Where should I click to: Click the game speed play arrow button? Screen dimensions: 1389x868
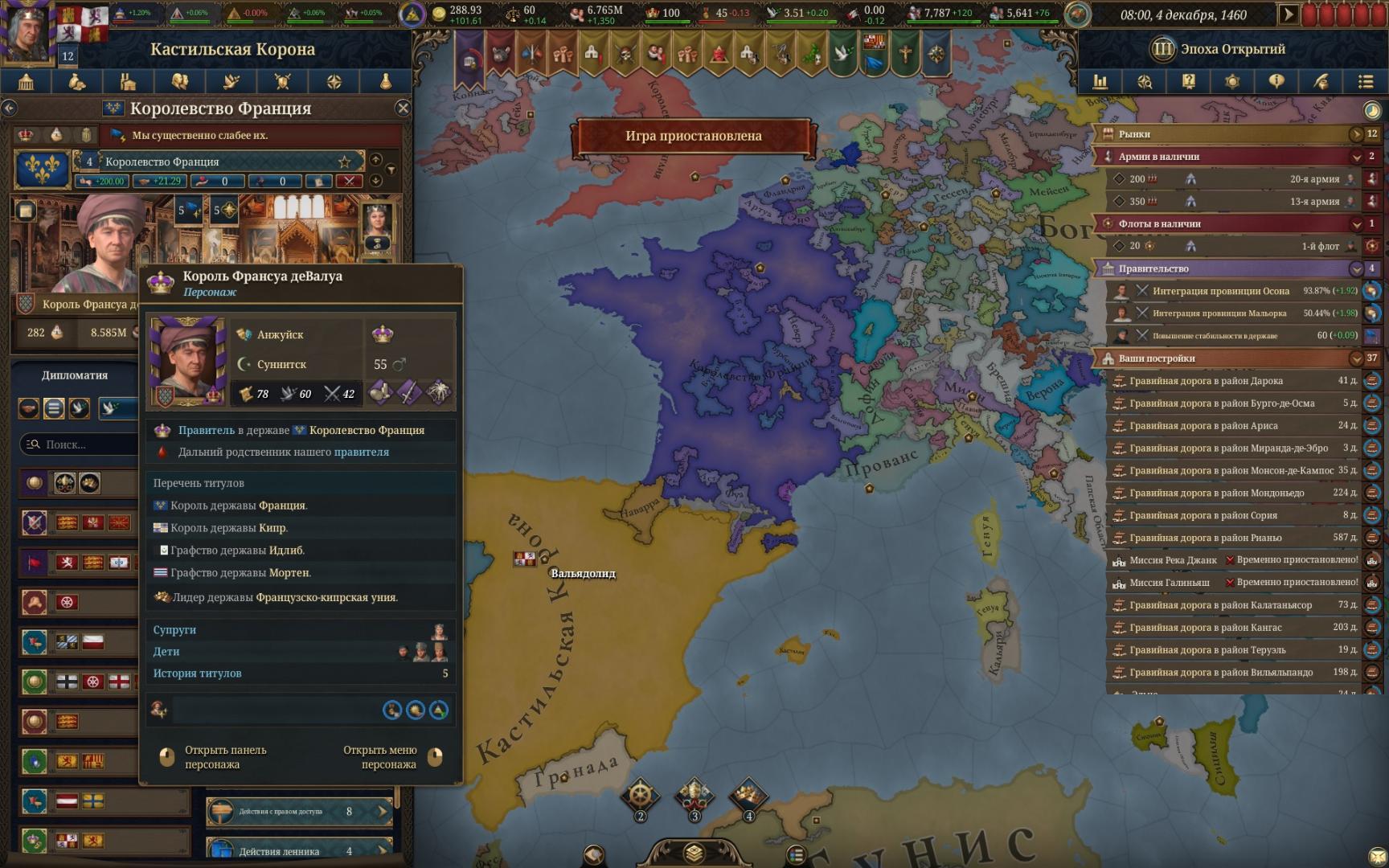(1288, 14)
